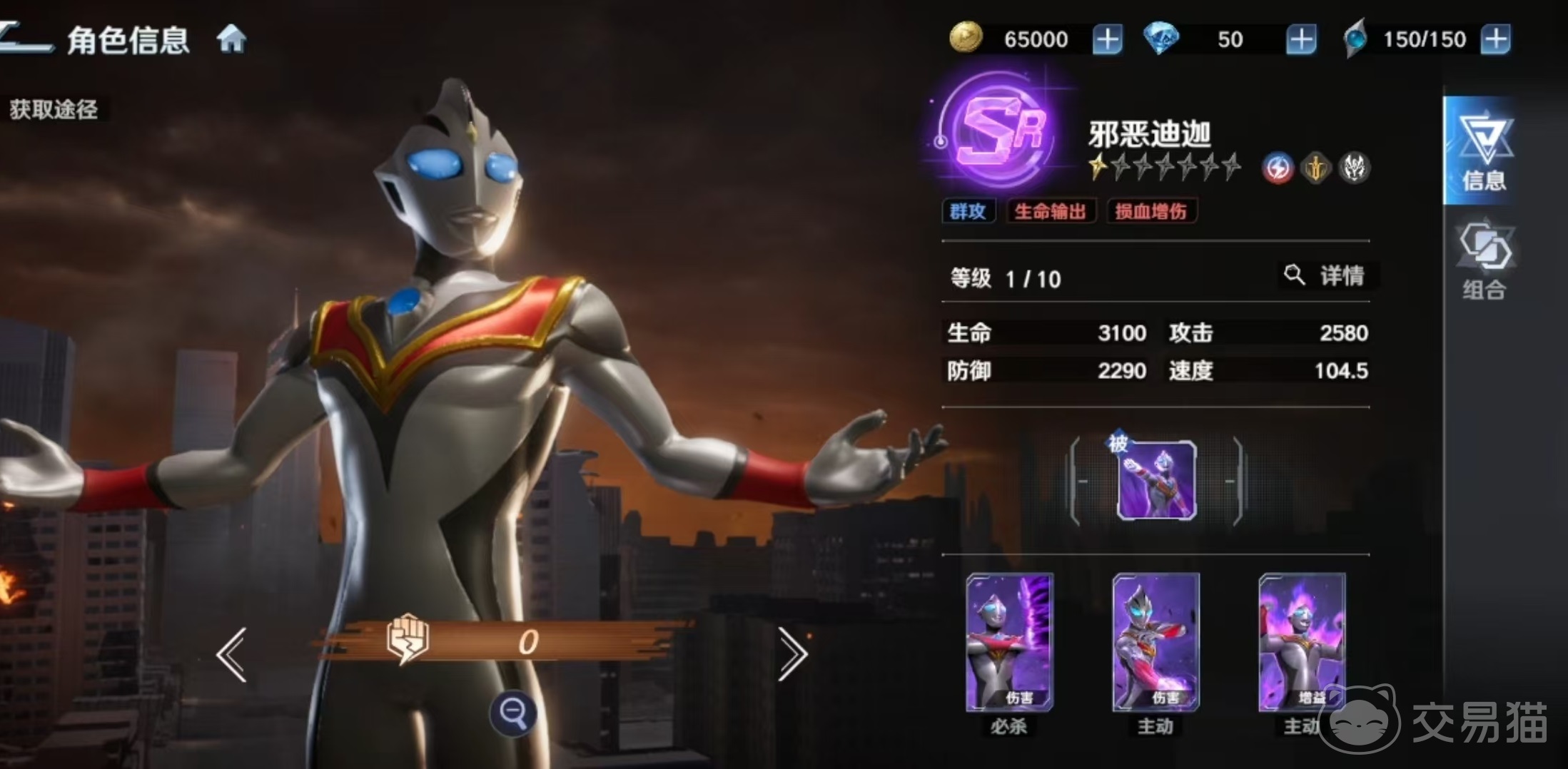Viewport: 1568px width, 769px height.
Task: Click the 损血增伤 tag
Action: [1150, 211]
